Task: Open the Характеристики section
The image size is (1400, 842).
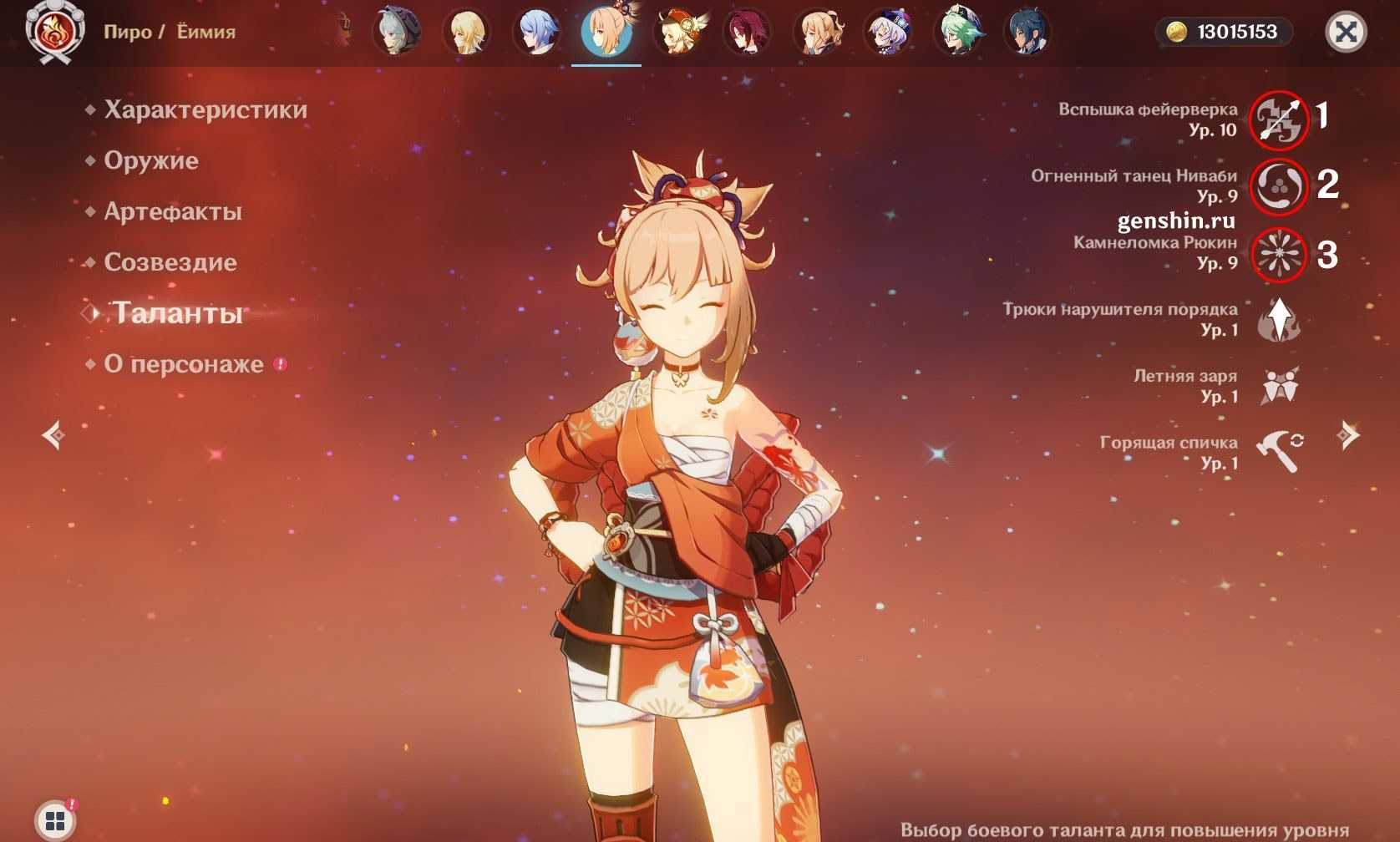Action: 205,109
